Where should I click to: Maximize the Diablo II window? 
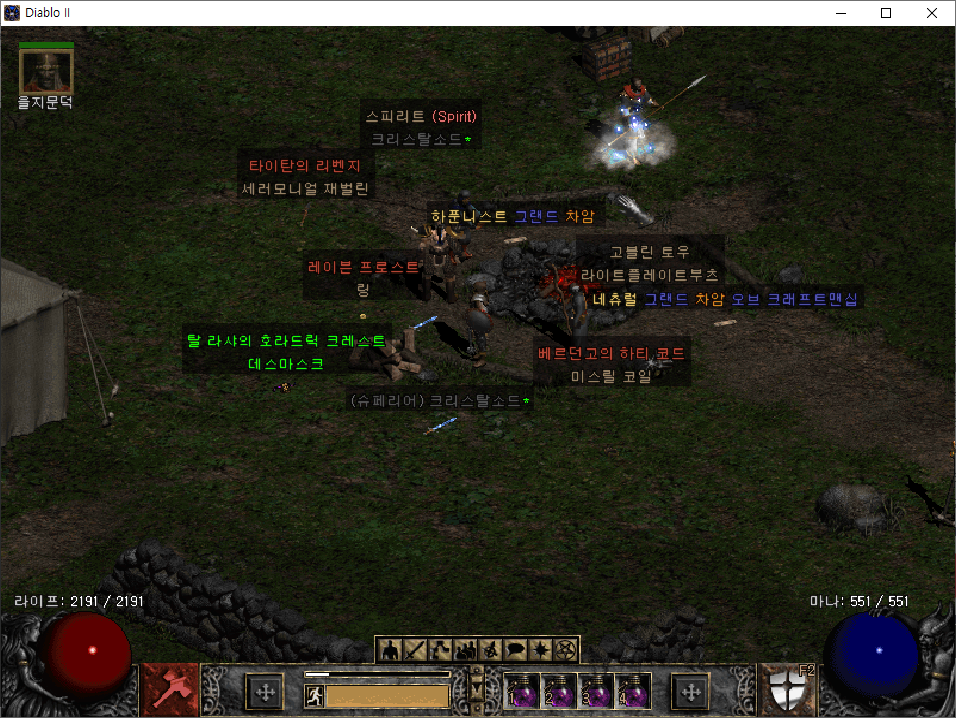click(886, 13)
